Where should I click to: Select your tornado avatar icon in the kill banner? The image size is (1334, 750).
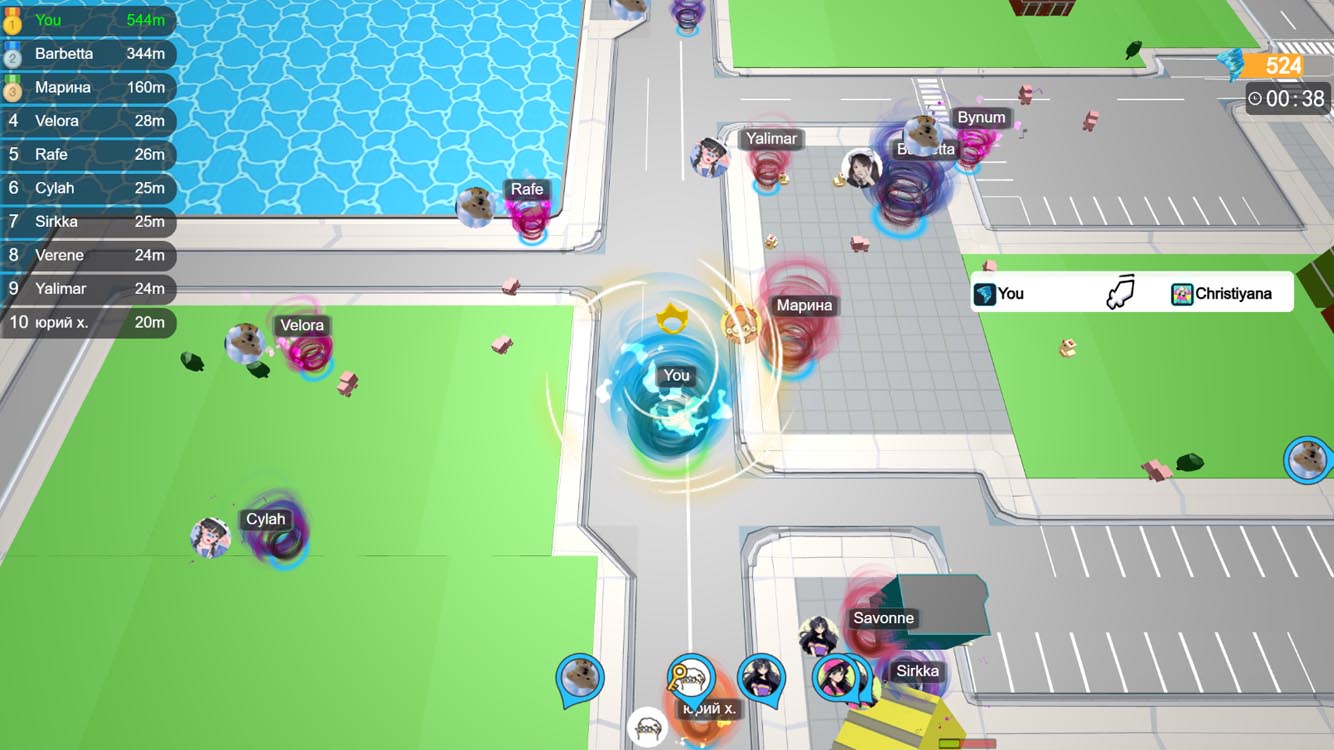[984, 292]
